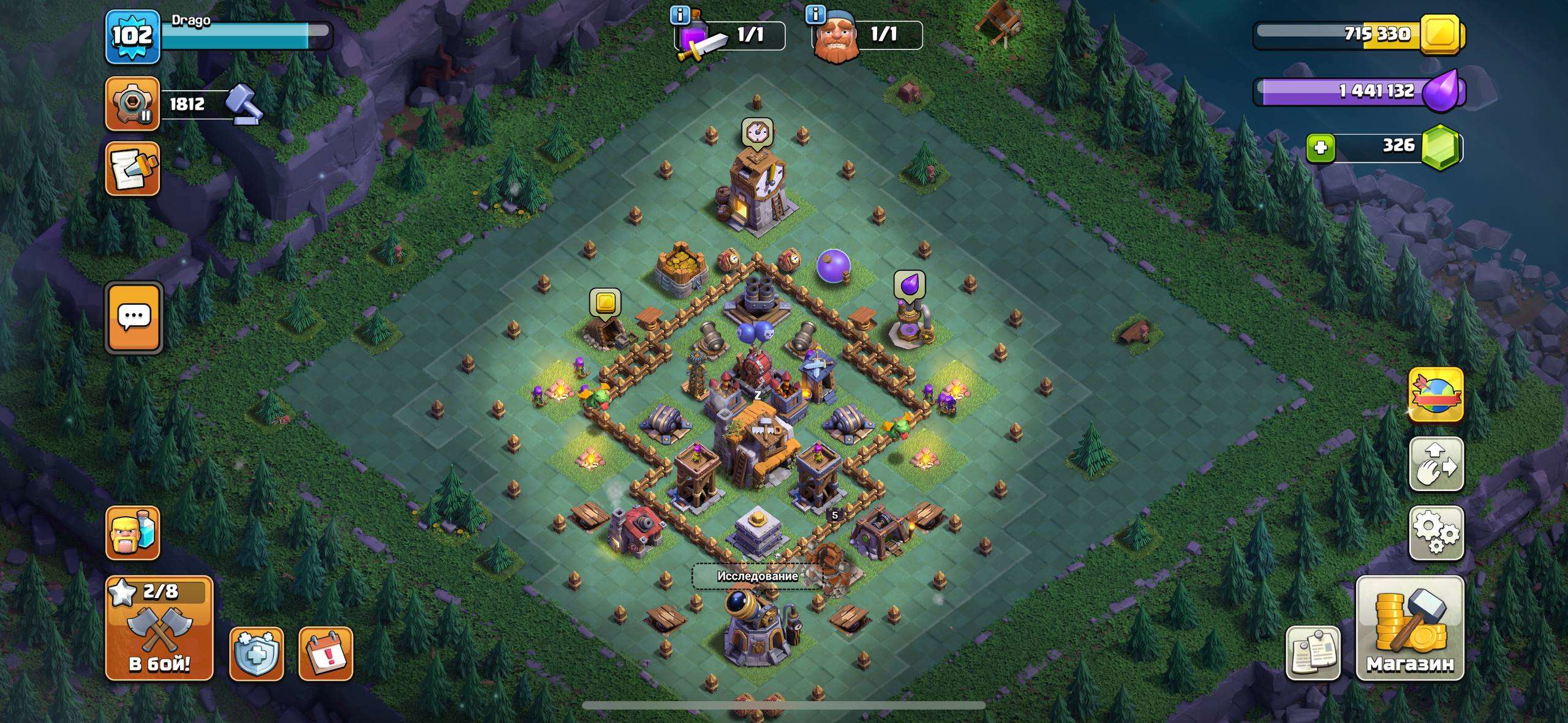Show the lab info icon by the sword
The width and height of the screenshot is (1568, 723).
(x=680, y=14)
